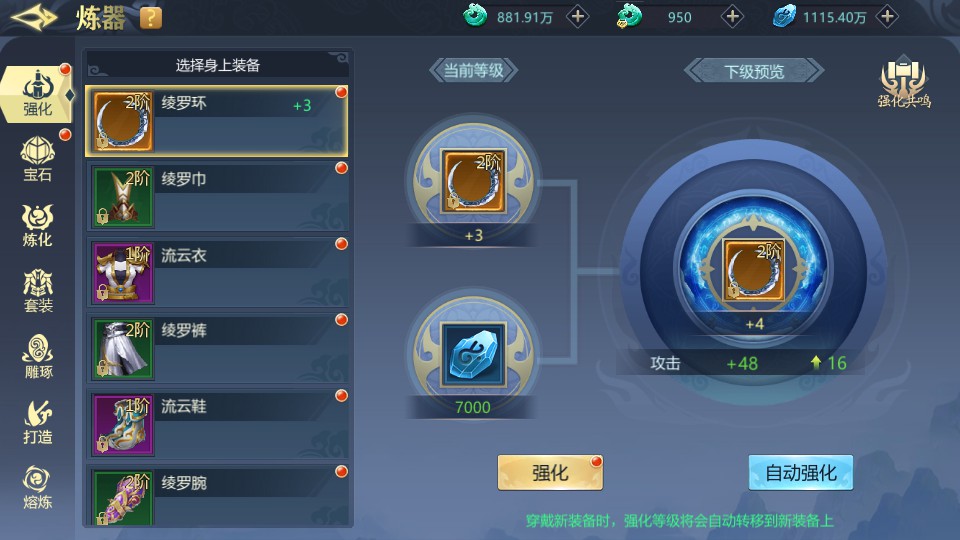Choose 绫罗巾 from the equipment list
This screenshot has height=540, width=960.
pyautogui.click(x=217, y=195)
